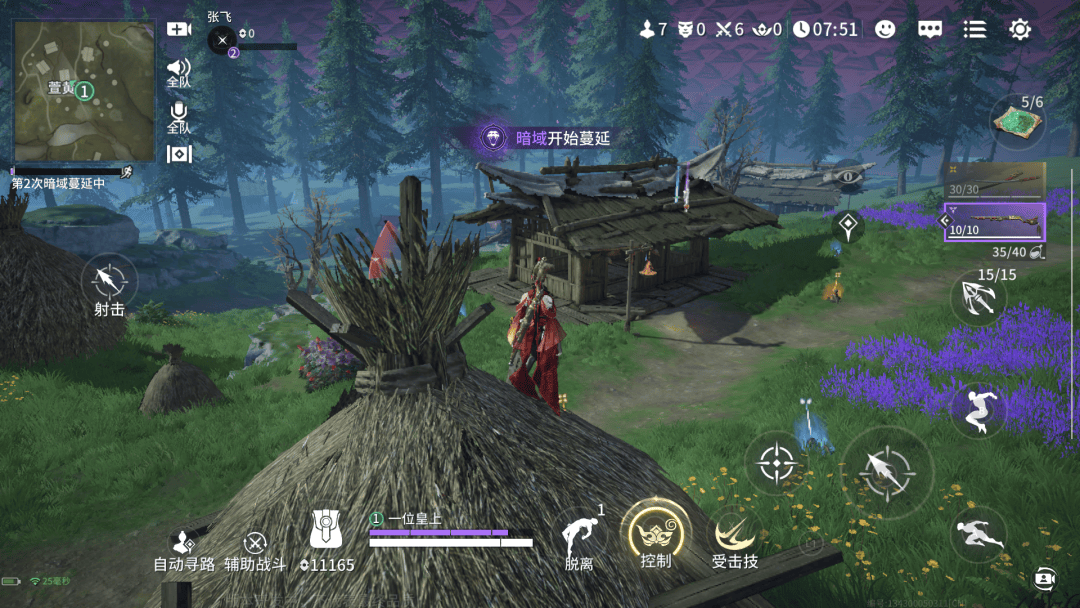The width and height of the screenshot is (1080, 608).
Task: Select the 10/10 highlighted weapon slot
Action: pyautogui.click(x=996, y=222)
